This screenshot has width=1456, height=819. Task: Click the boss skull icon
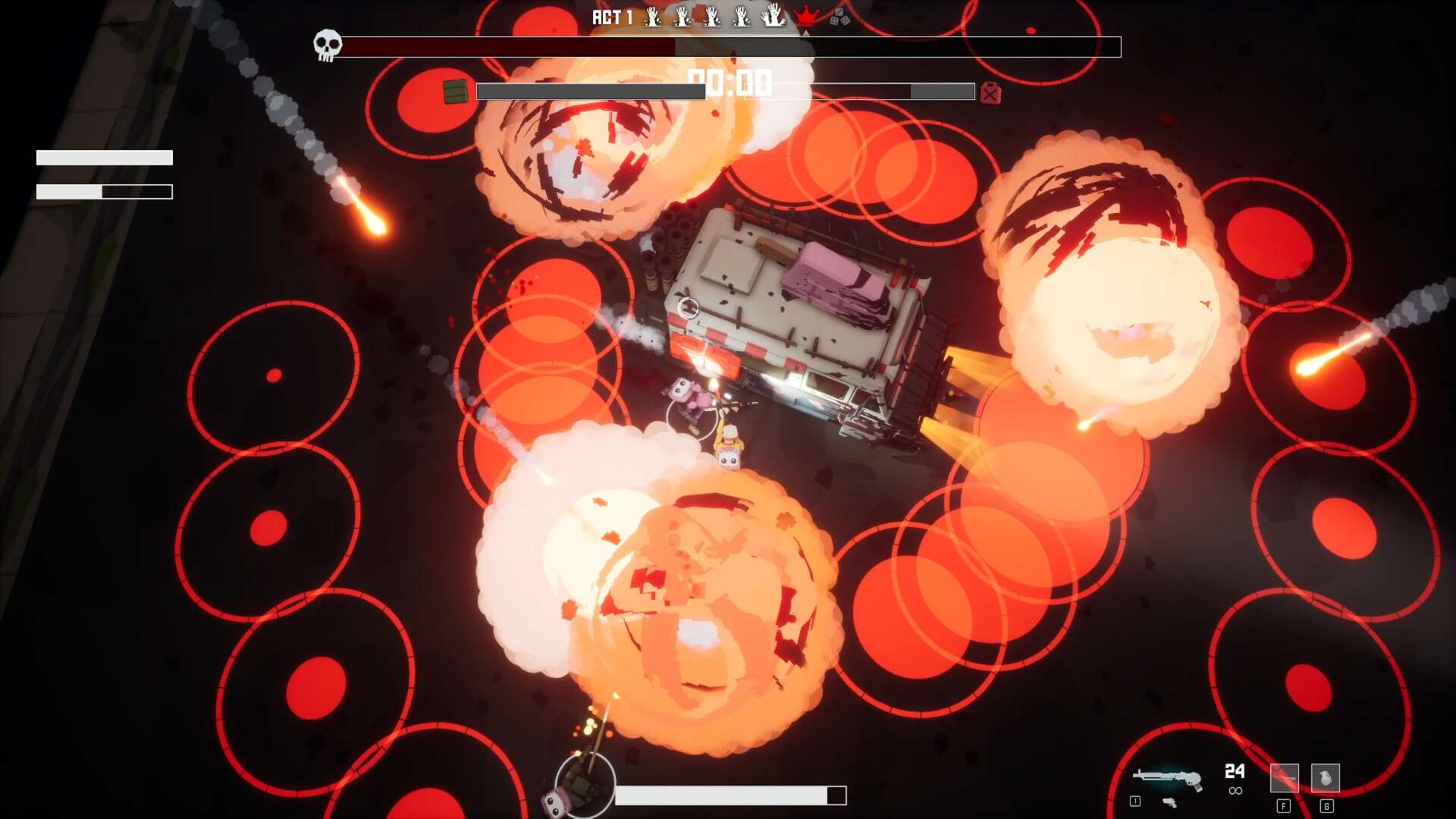[x=328, y=45]
